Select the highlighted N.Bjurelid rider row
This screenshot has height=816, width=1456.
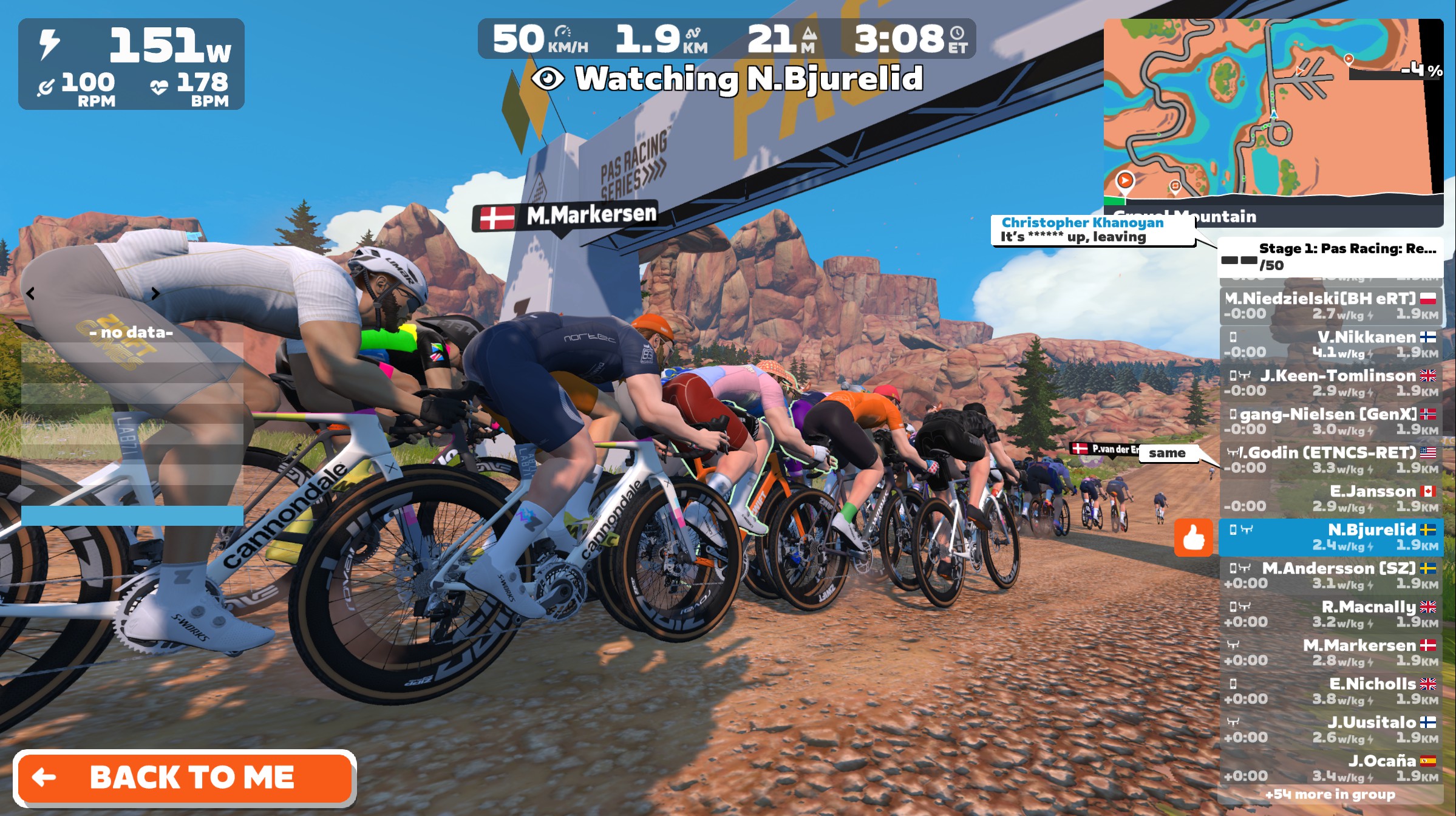point(1330,537)
